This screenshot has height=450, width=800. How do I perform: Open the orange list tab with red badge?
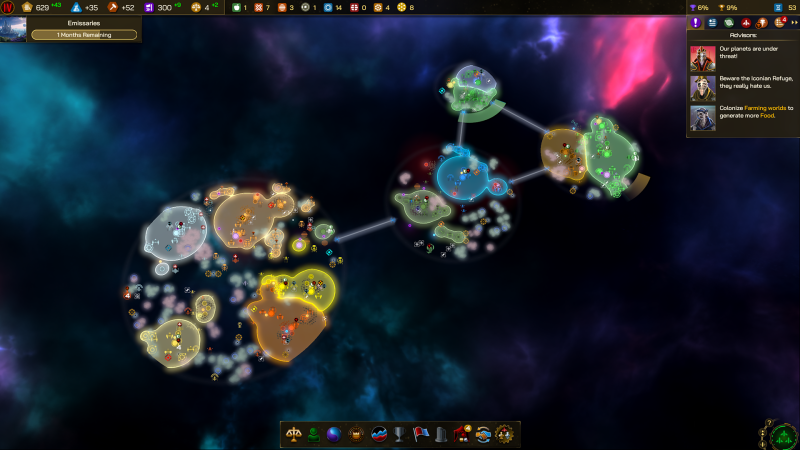click(x=779, y=23)
